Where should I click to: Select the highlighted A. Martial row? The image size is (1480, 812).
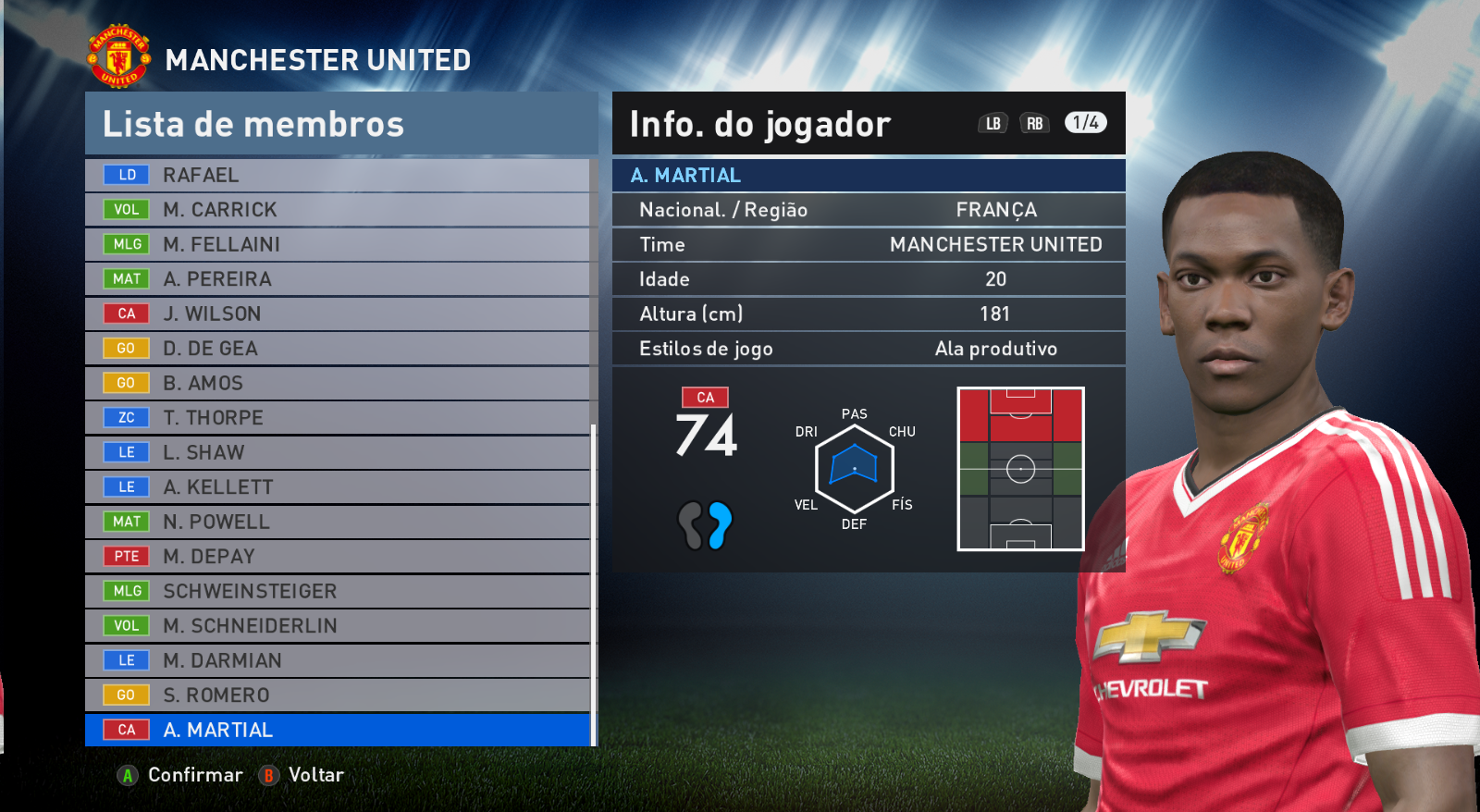338,730
